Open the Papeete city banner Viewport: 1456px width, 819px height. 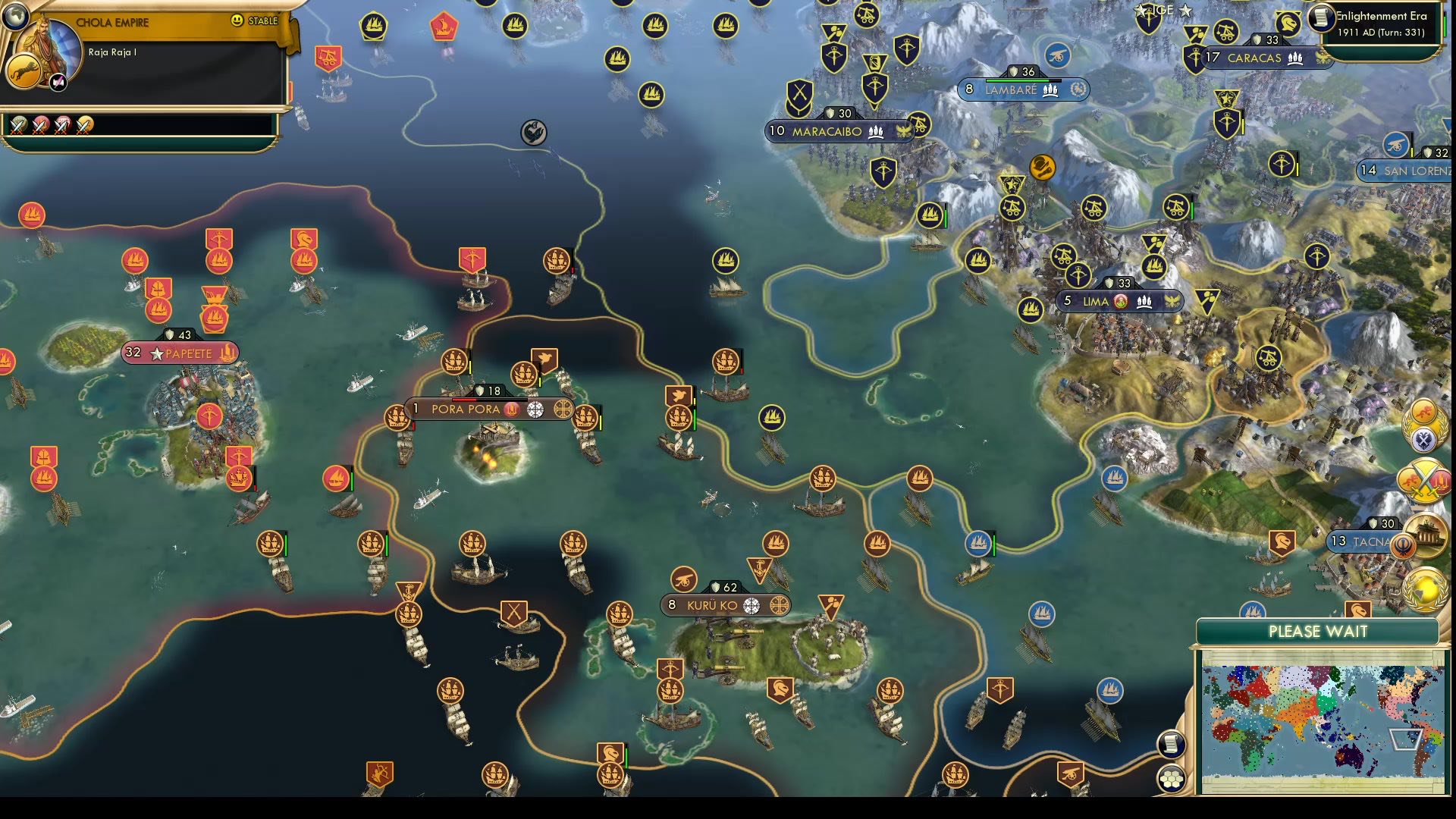tap(180, 353)
